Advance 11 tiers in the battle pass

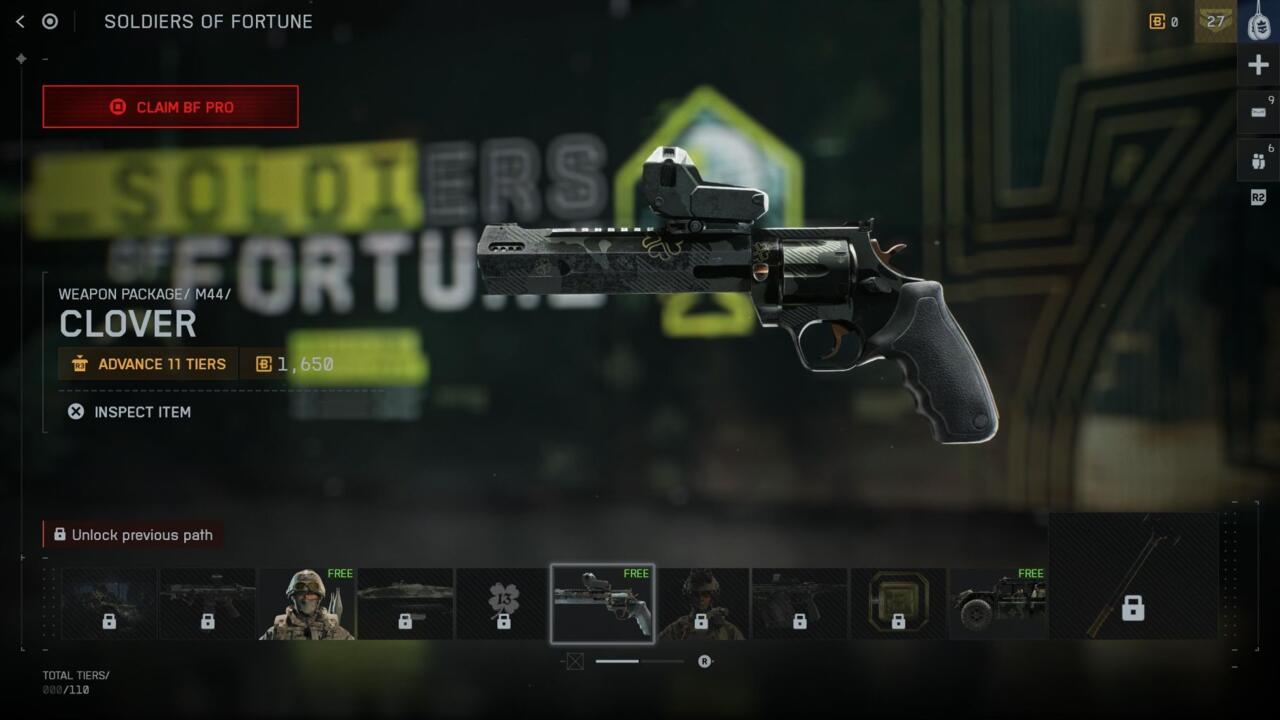click(x=148, y=364)
